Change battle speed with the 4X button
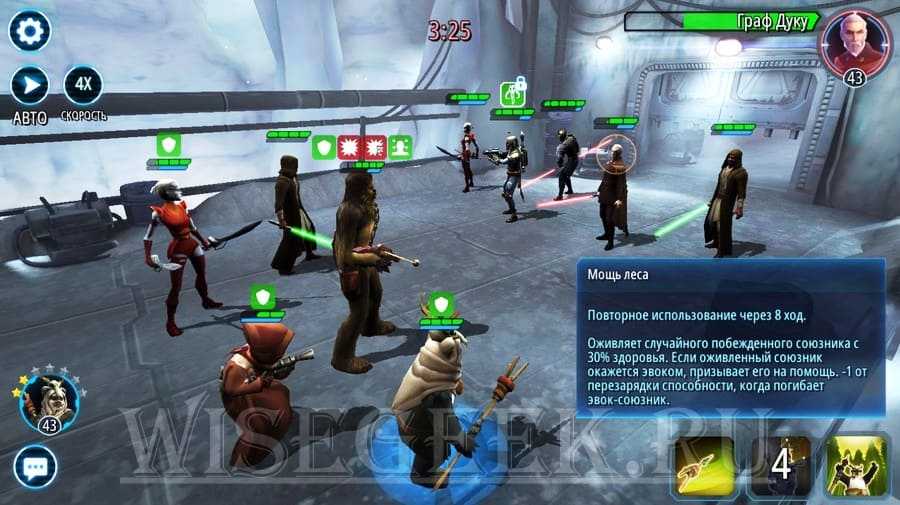 click(x=83, y=86)
